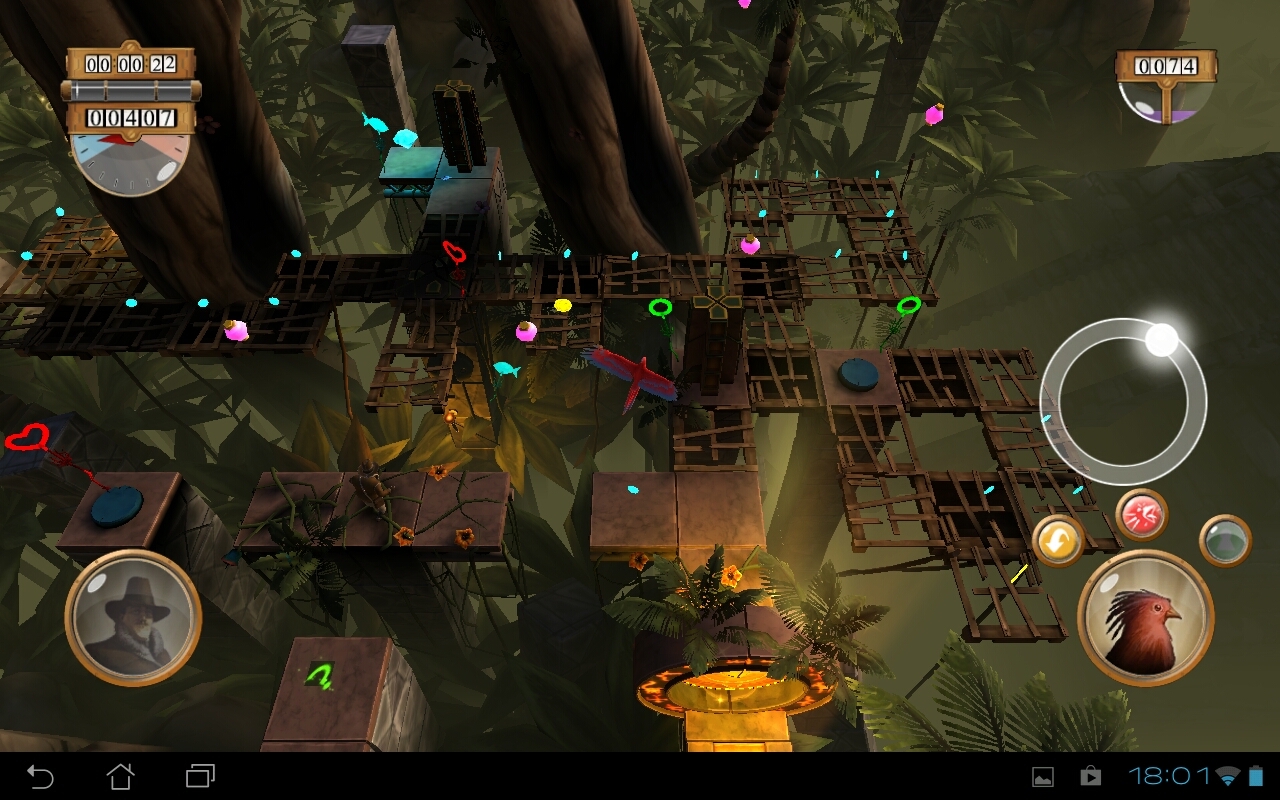Activate the orange curved arrow button
The height and width of the screenshot is (800, 1280).
pyautogui.click(x=1058, y=541)
